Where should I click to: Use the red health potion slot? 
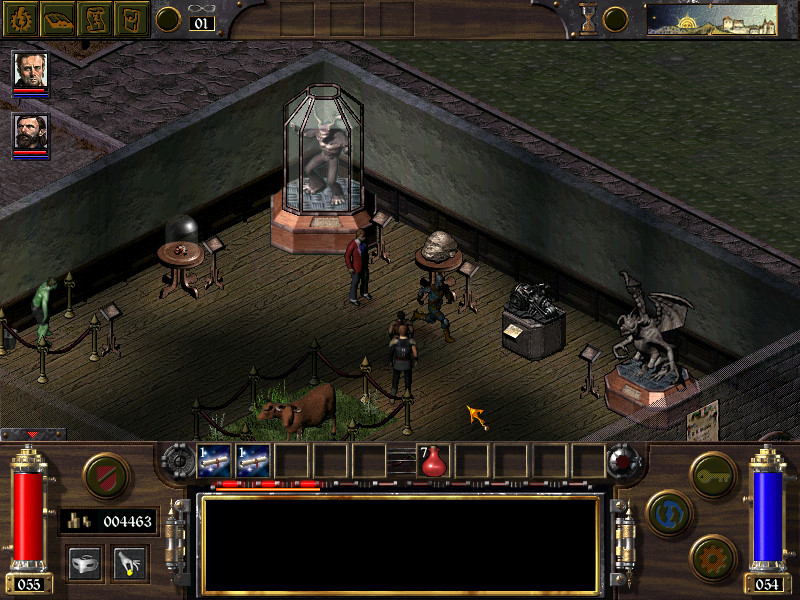(434, 461)
